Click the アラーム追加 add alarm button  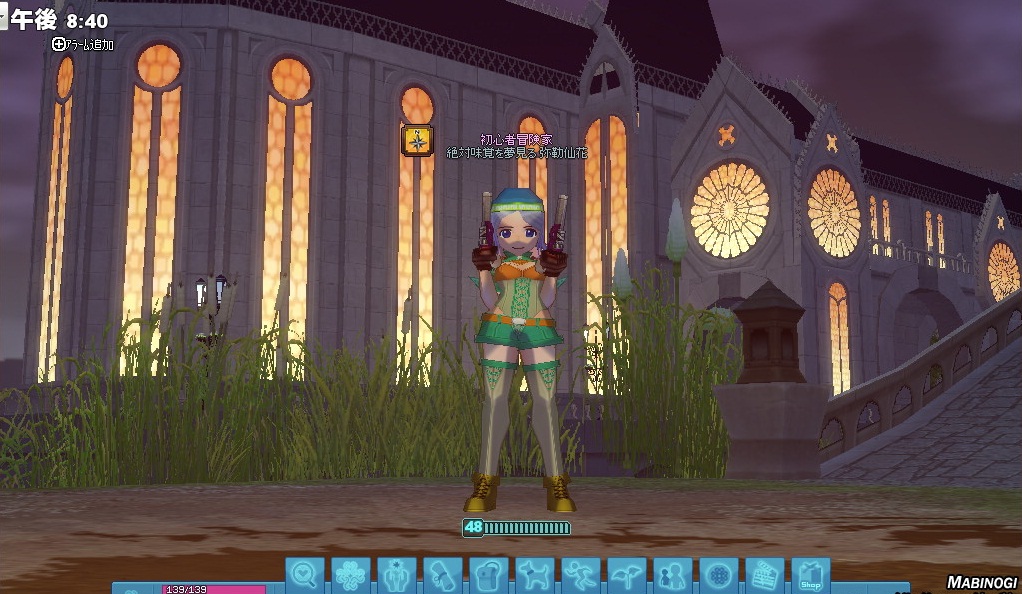click(x=84, y=44)
